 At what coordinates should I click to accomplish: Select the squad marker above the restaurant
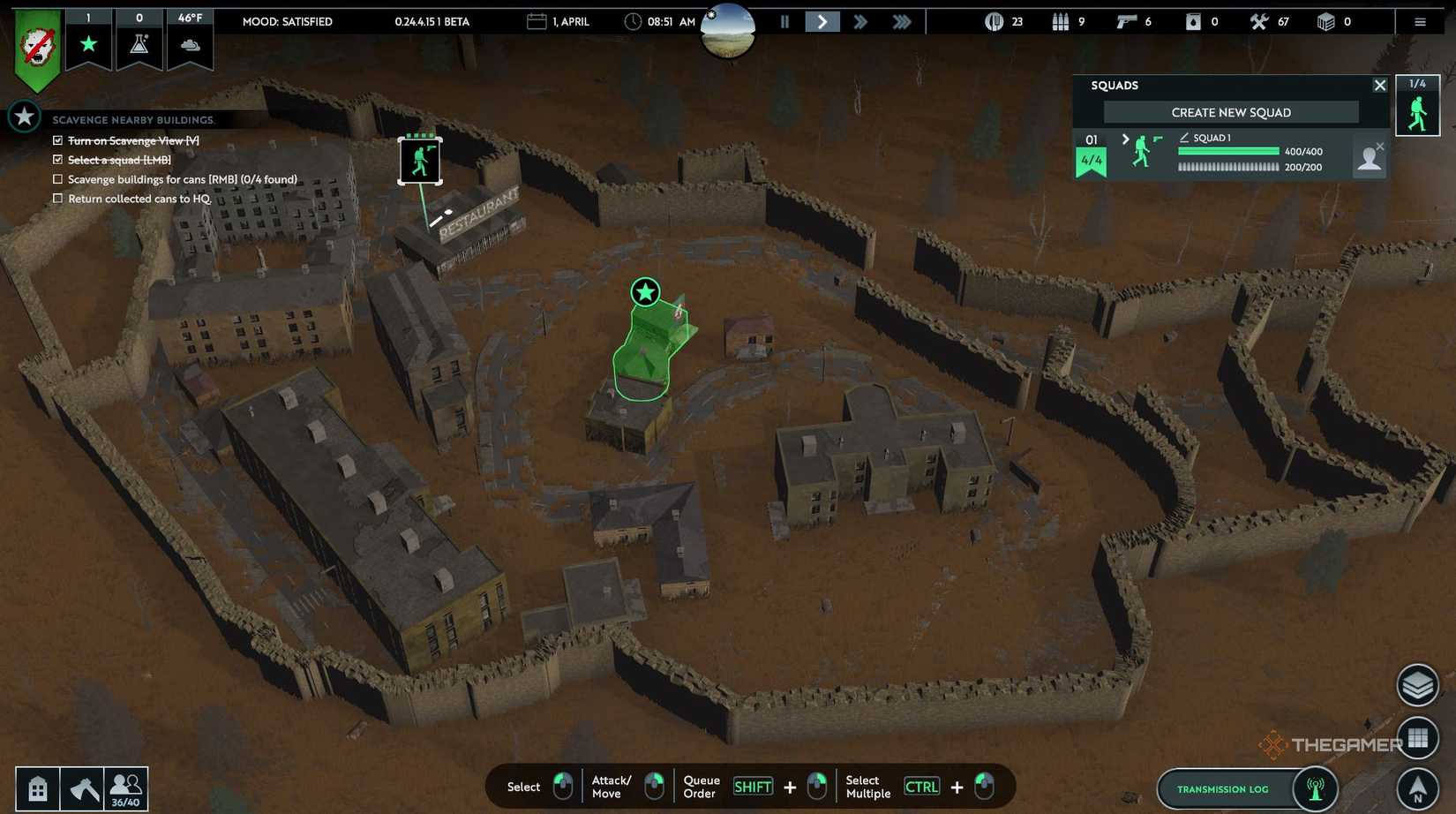point(420,160)
